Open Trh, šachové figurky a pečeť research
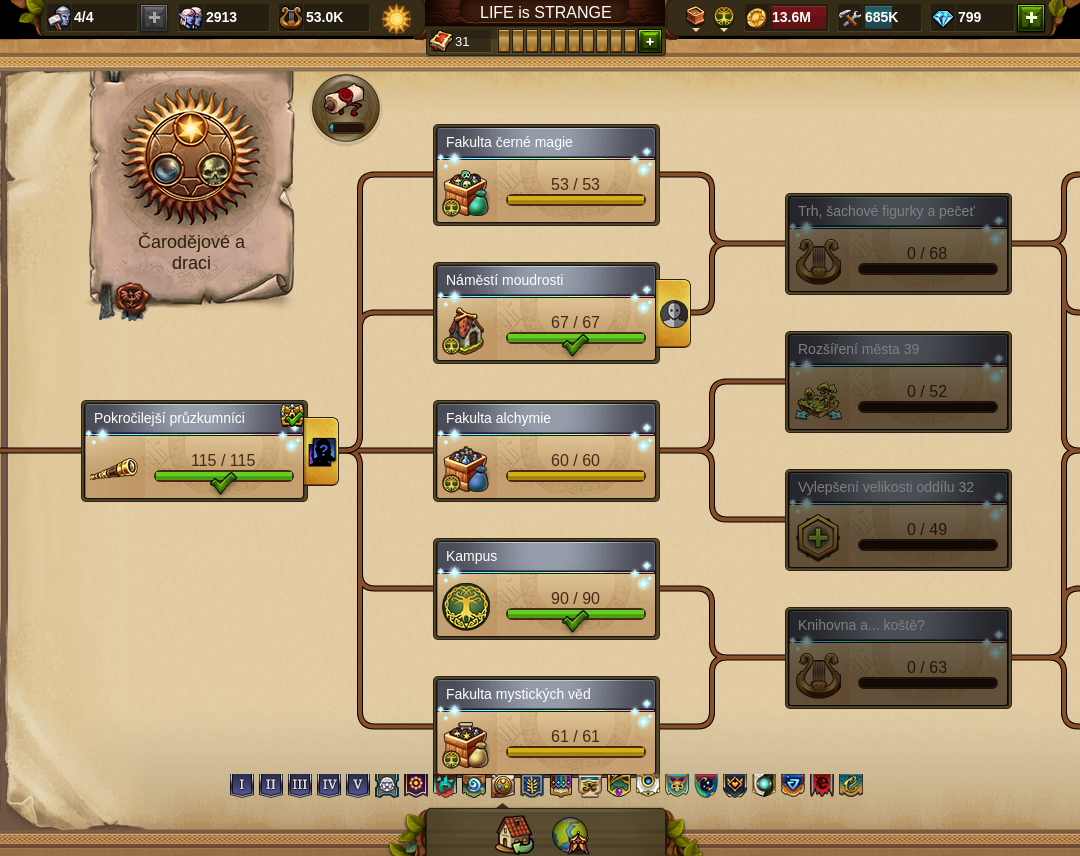This screenshot has height=856, width=1080. 898,244
